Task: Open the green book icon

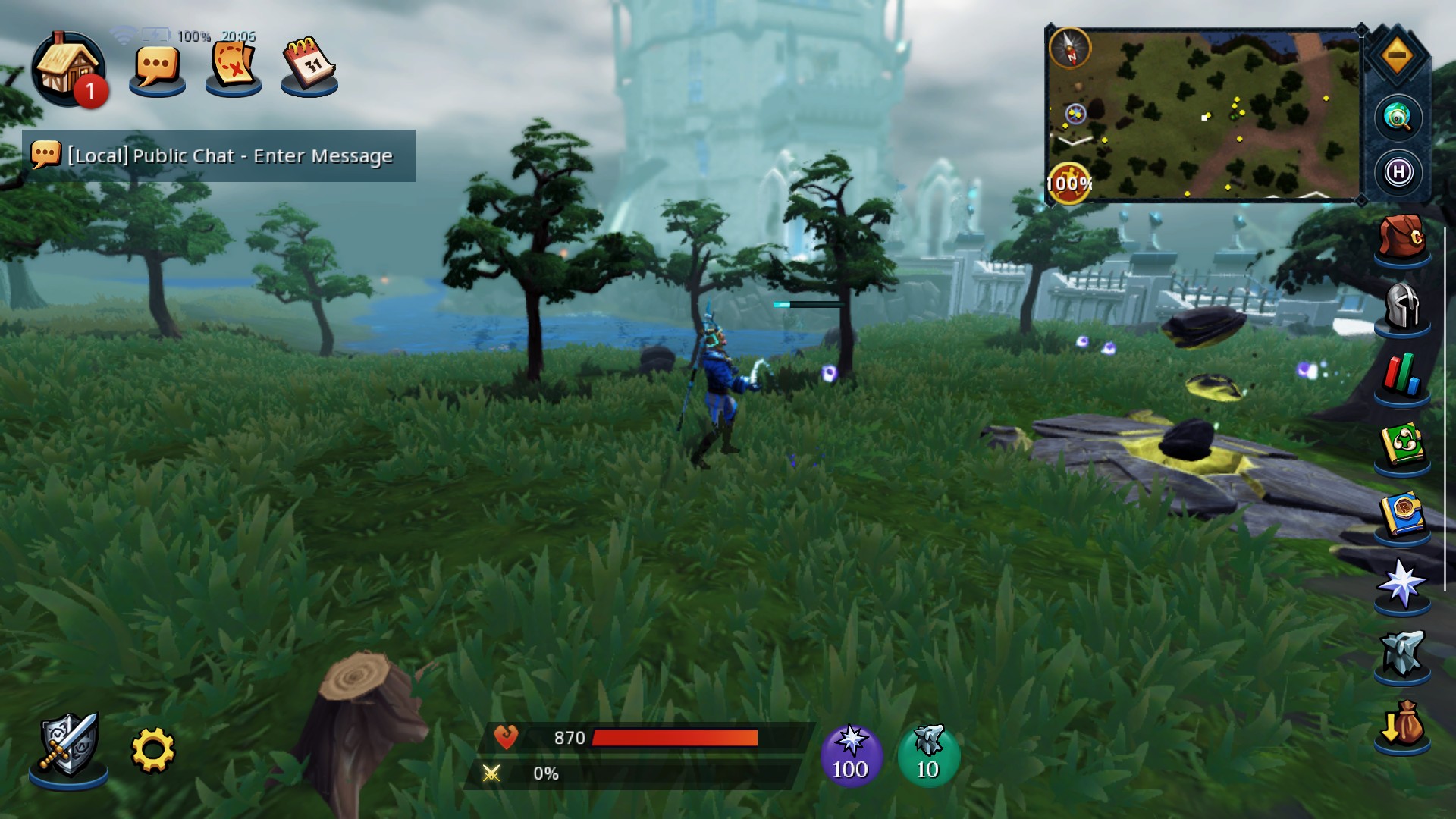Action: (1402, 445)
